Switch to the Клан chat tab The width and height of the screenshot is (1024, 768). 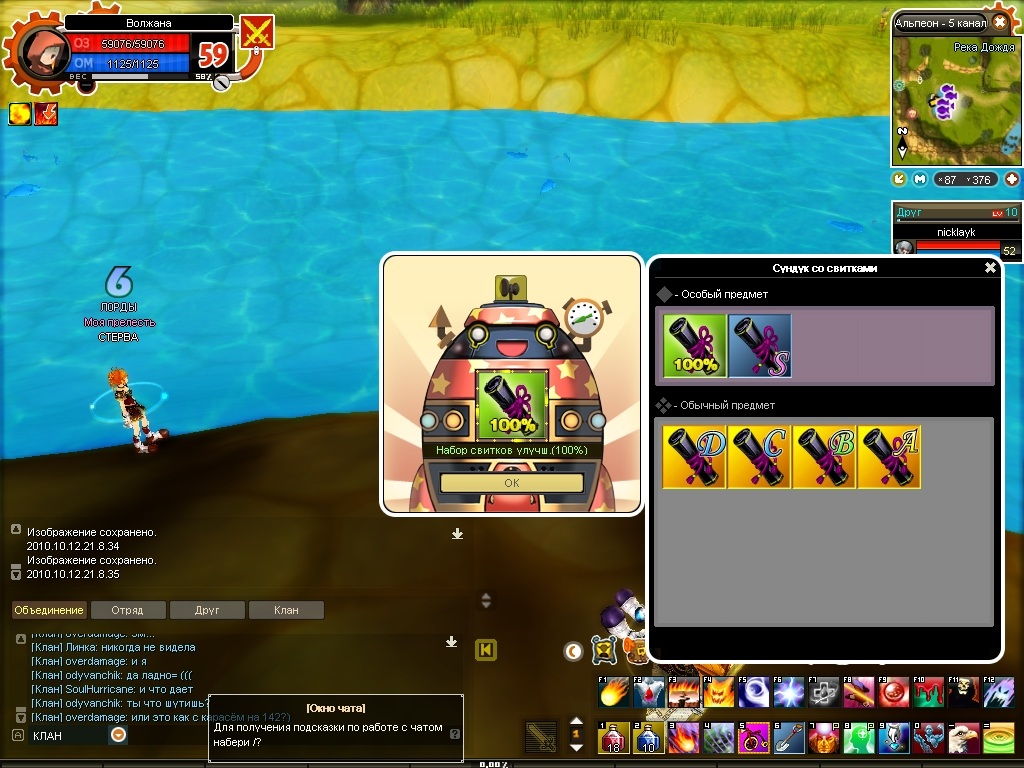286,610
